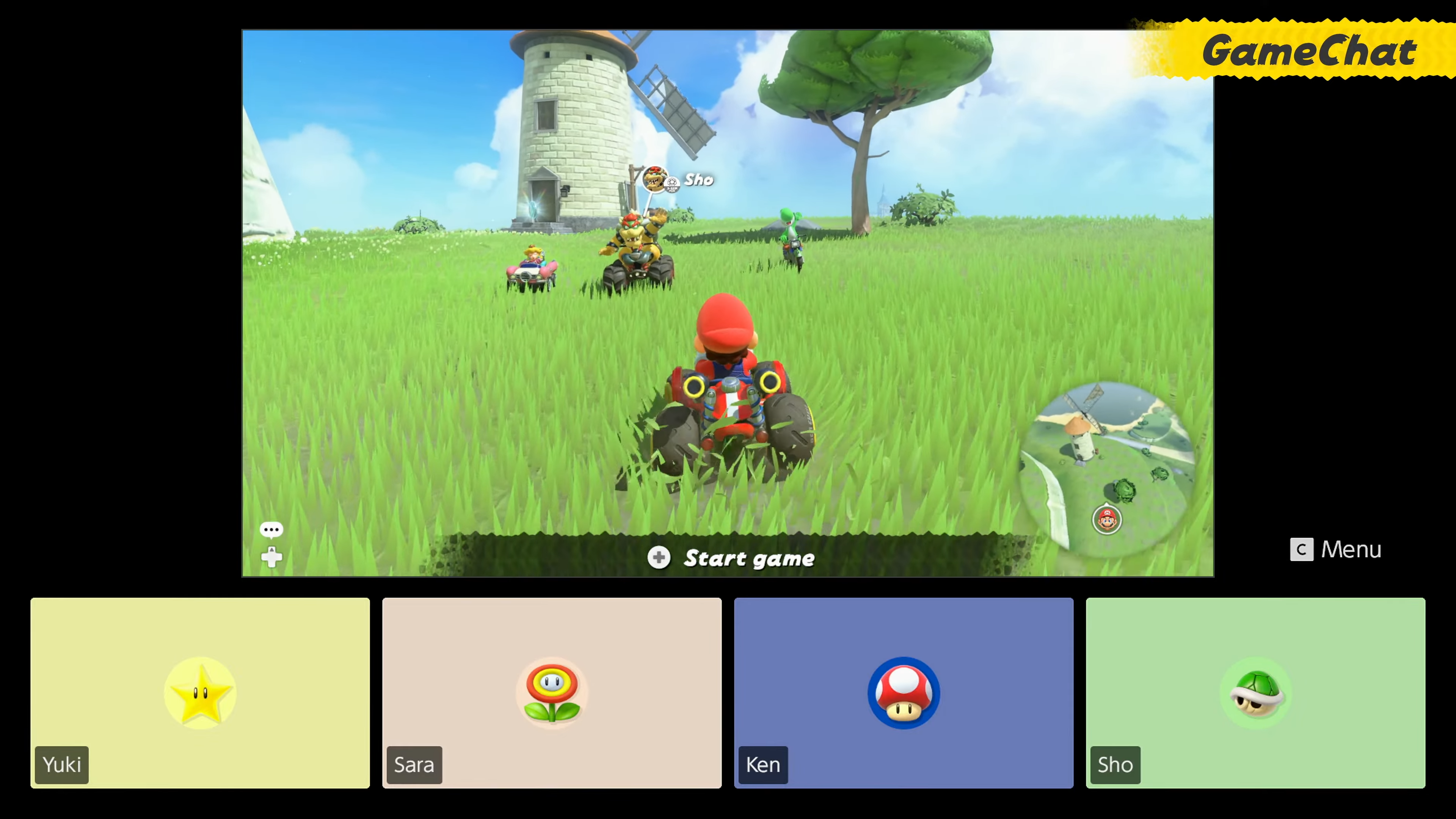This screenshot has height=819, width=1456.
Task: Open the GameChat Menu
Action: 1335,549
